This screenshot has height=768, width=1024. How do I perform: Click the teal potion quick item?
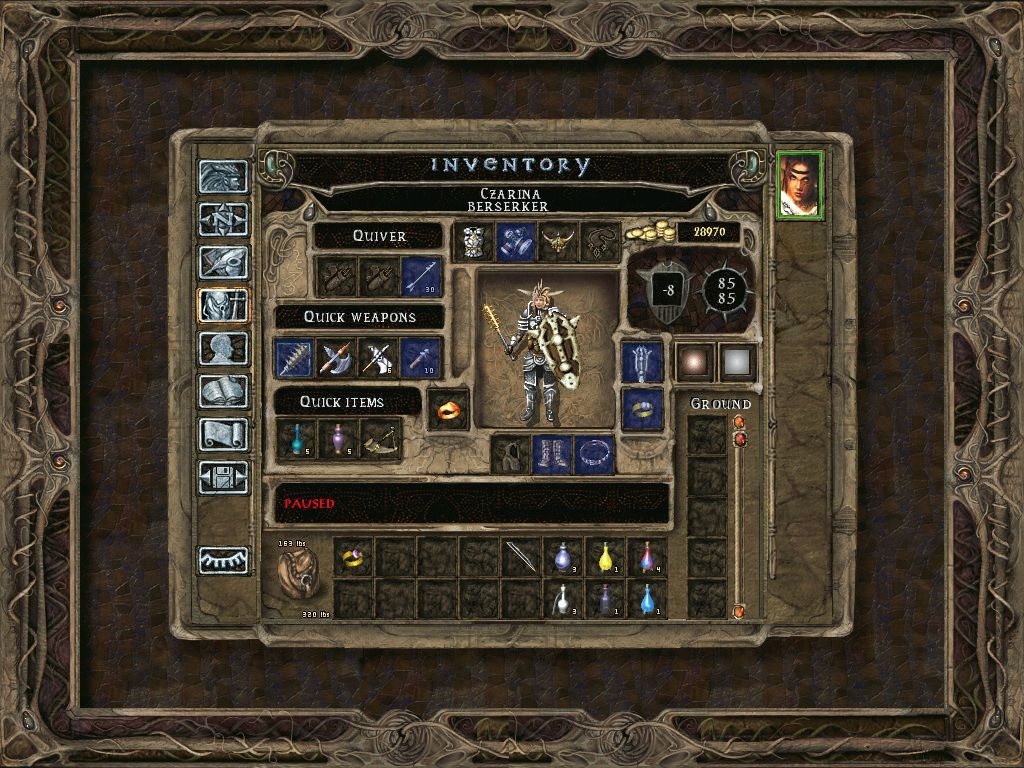[x=295, y=440]
